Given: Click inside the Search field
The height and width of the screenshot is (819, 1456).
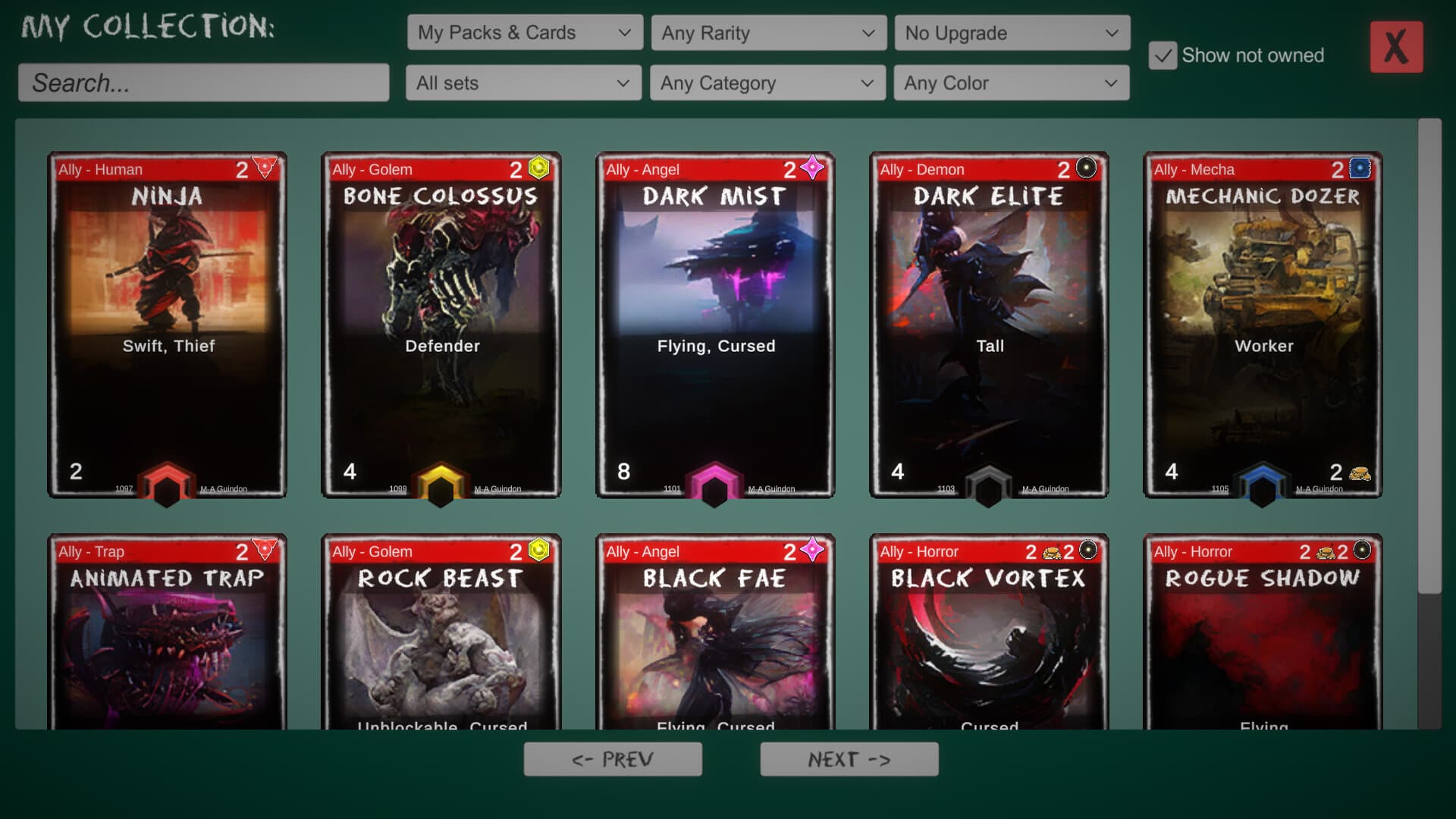Looking at the screenshot, I should pos(202,83).
